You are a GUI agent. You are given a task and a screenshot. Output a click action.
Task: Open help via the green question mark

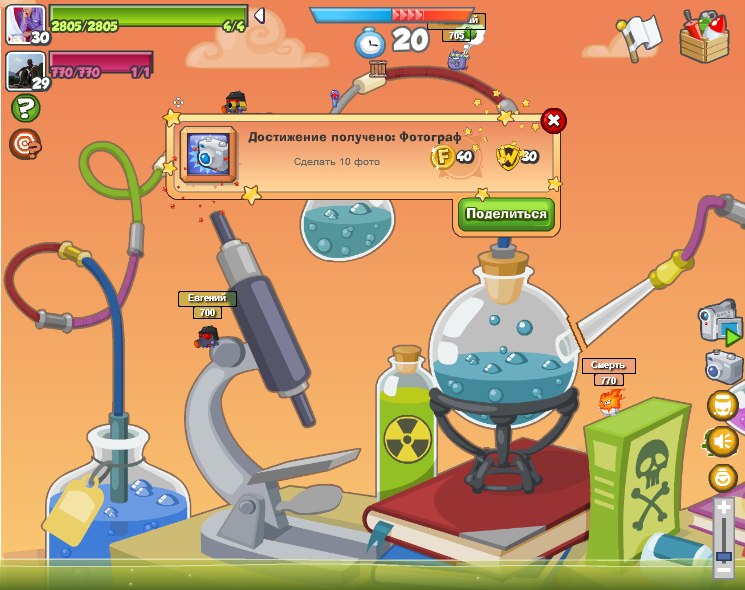[25, 109]
